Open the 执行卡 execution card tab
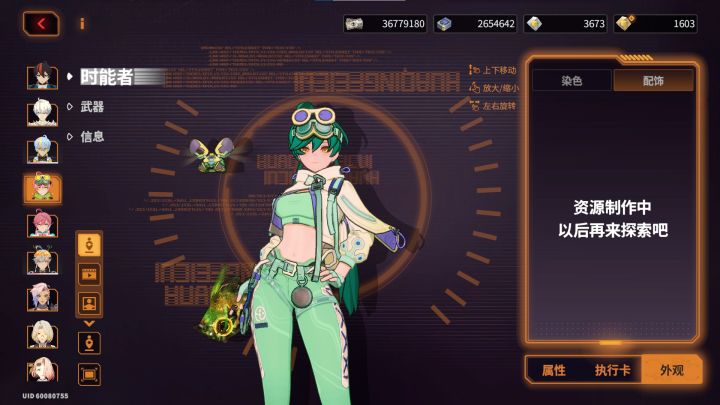Screen dimensions: 720x405 point(613,370)
